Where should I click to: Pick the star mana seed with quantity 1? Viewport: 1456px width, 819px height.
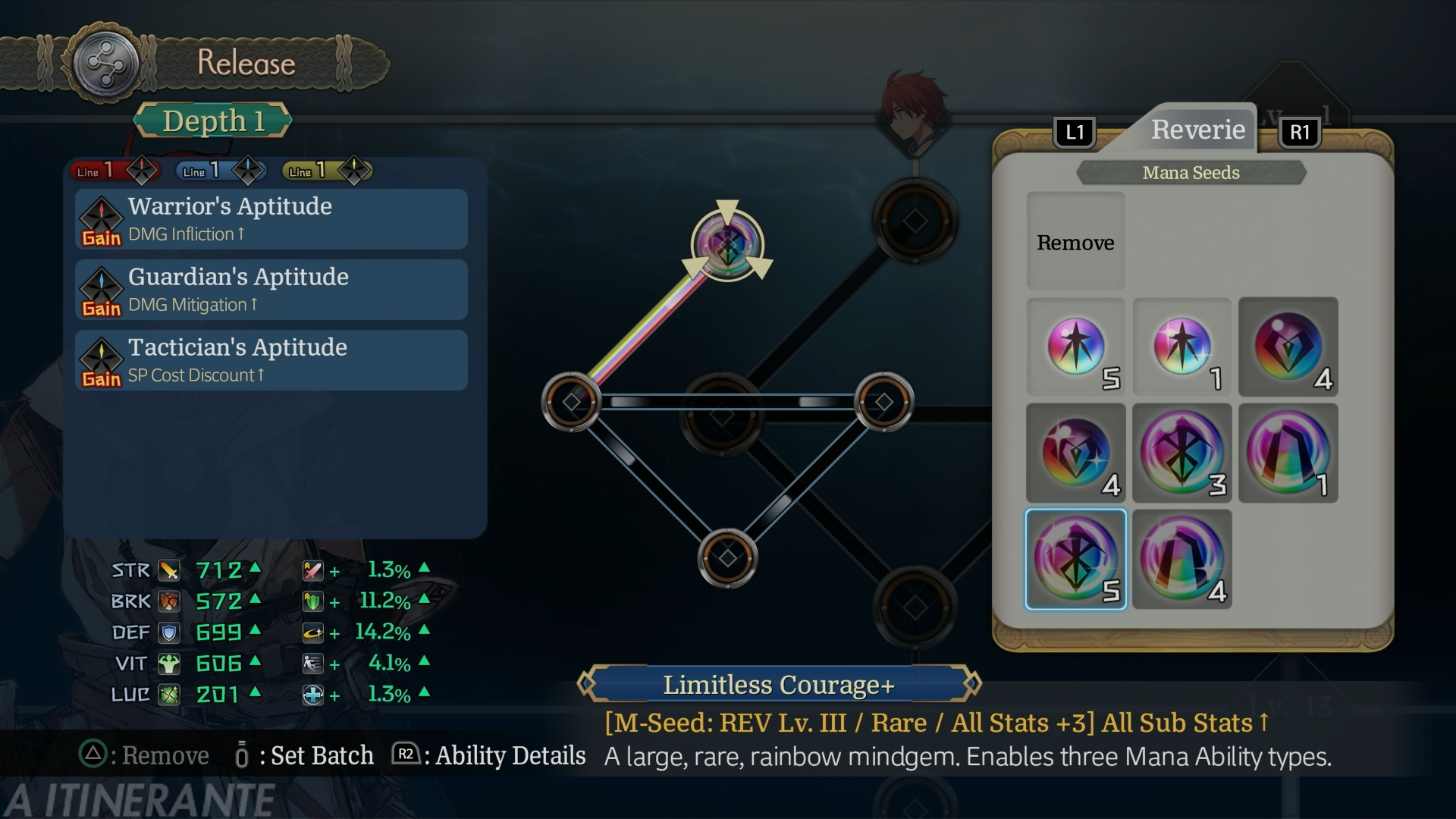click(x=1181, y=347)
